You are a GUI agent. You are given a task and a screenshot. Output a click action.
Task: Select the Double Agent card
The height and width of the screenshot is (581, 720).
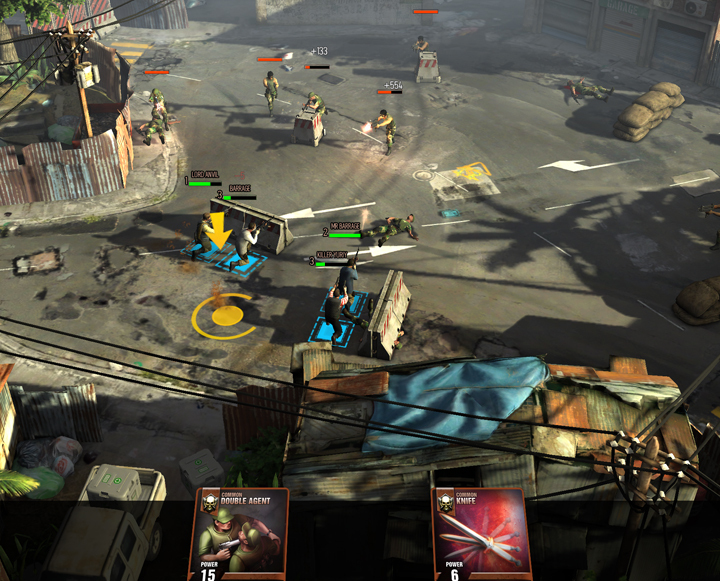(241, 536)
